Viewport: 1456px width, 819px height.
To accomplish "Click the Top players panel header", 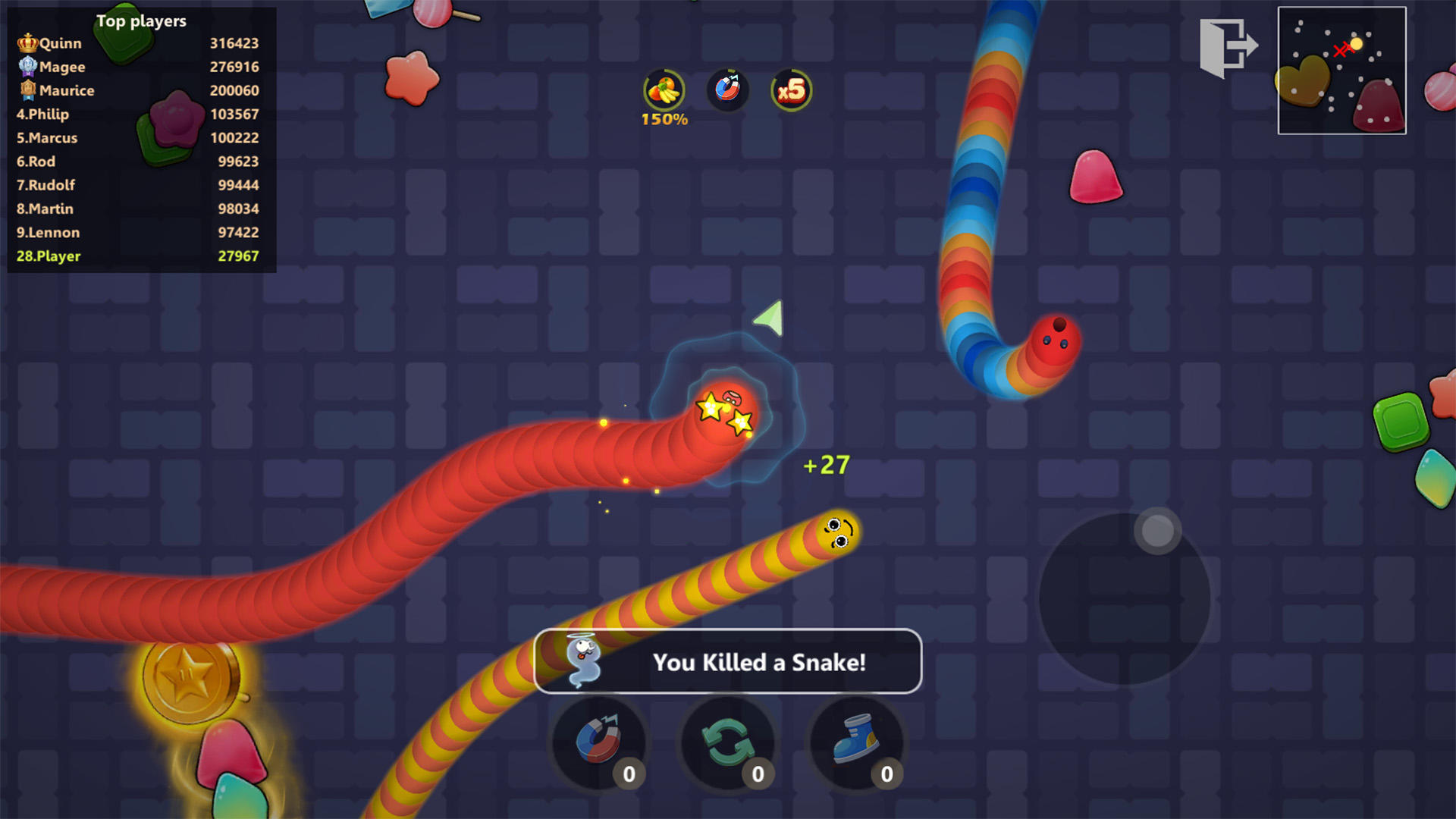I will point(140,21).
